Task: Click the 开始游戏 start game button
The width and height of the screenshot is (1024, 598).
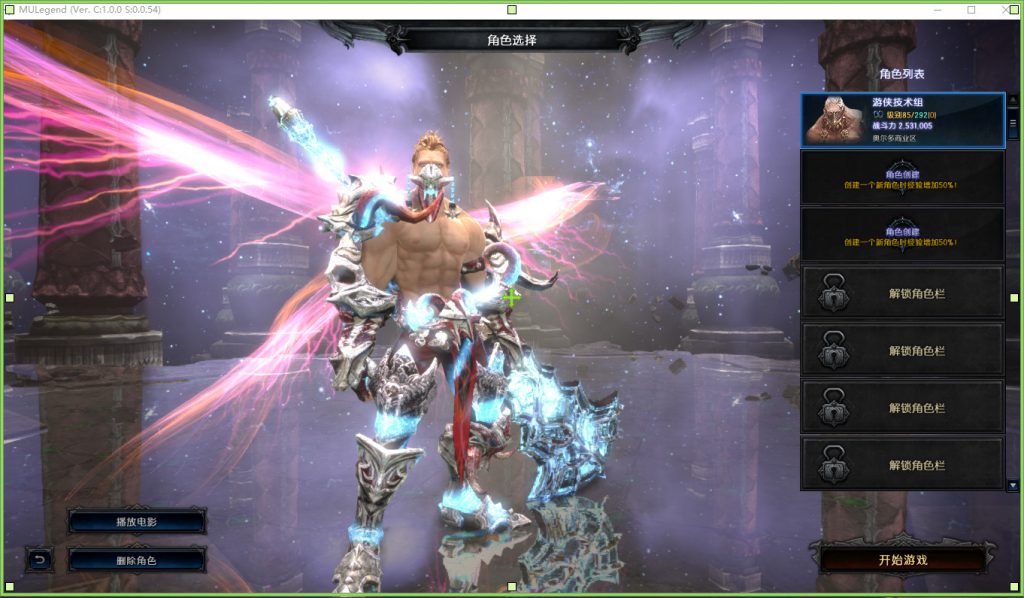Action: [903, 559]
